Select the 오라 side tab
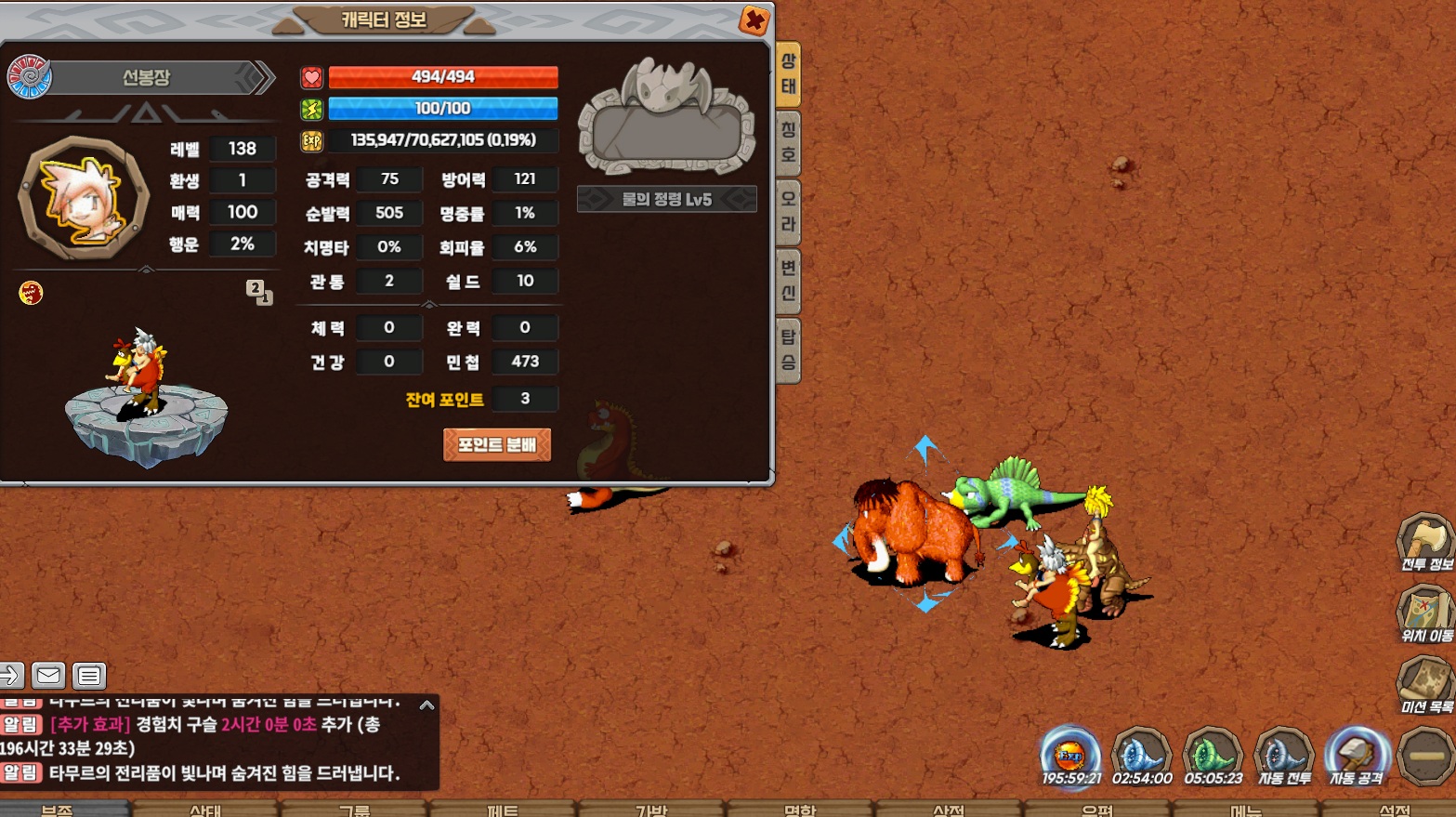Screen dimensions: 1456x817 788,211
